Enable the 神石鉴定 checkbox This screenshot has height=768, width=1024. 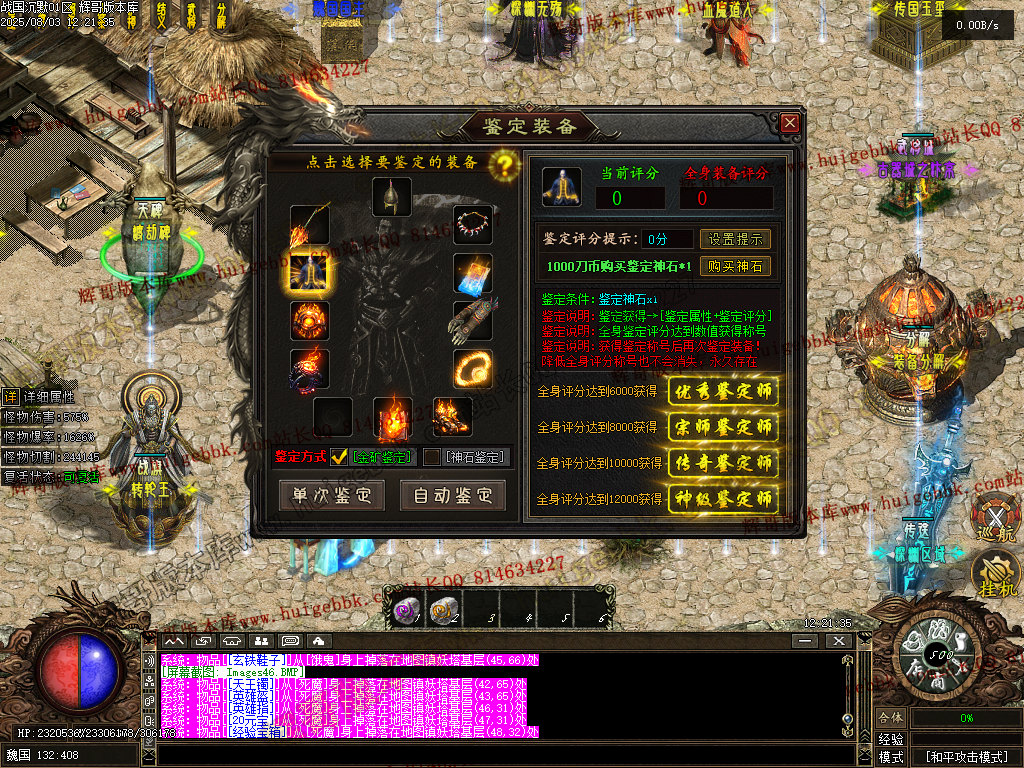[432, 457]
